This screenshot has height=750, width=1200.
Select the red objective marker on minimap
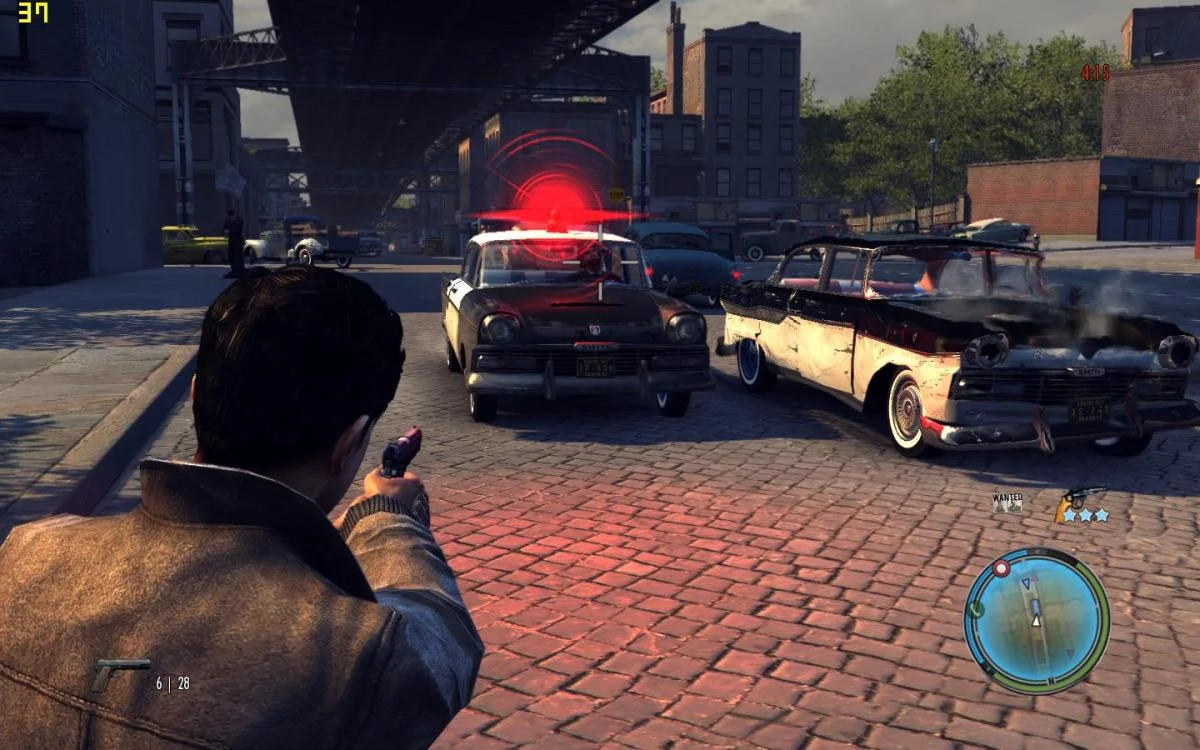tap(1001, 568)
